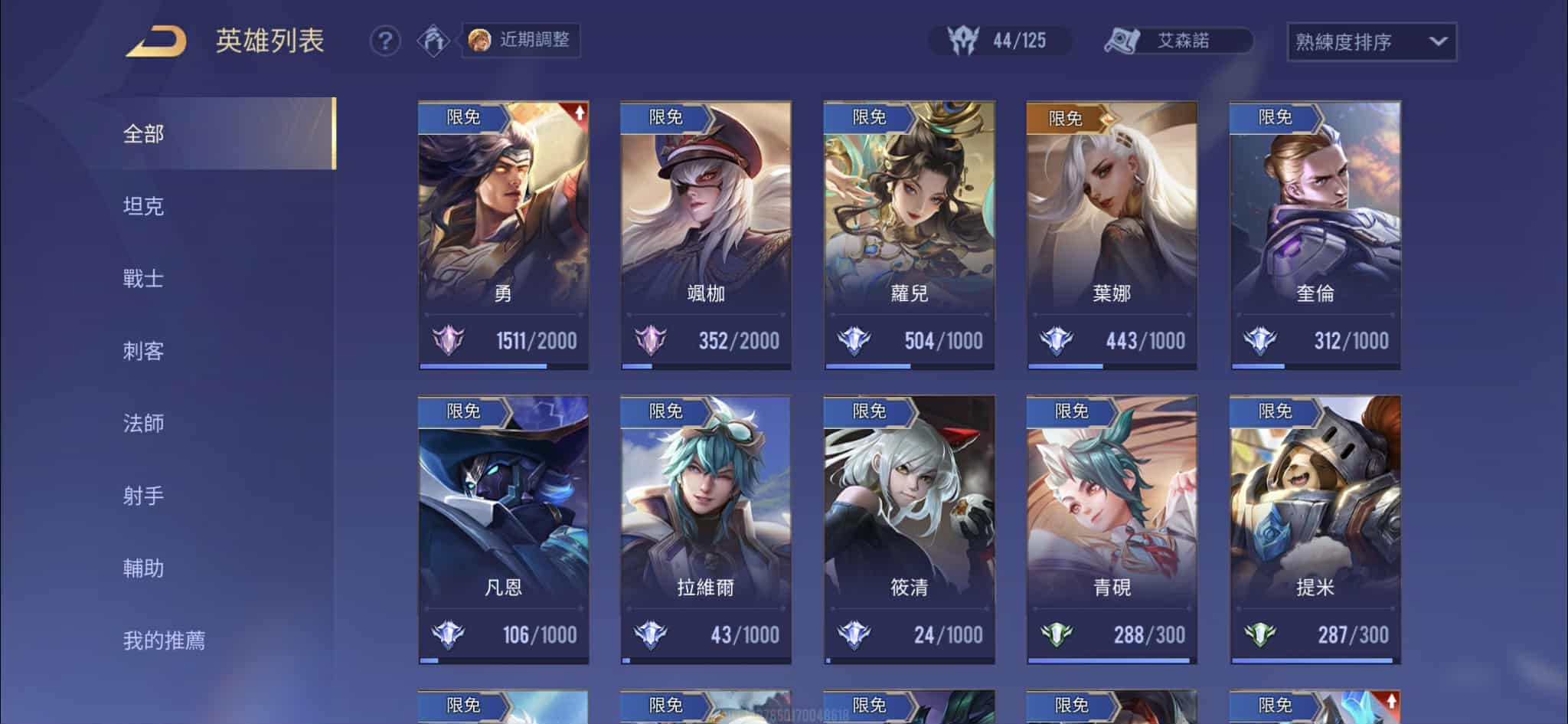Viewport: 1568px width, 724px height.
Task: Open the 熟練度排序 sorting dropdown
Action: click(1370, 42)
